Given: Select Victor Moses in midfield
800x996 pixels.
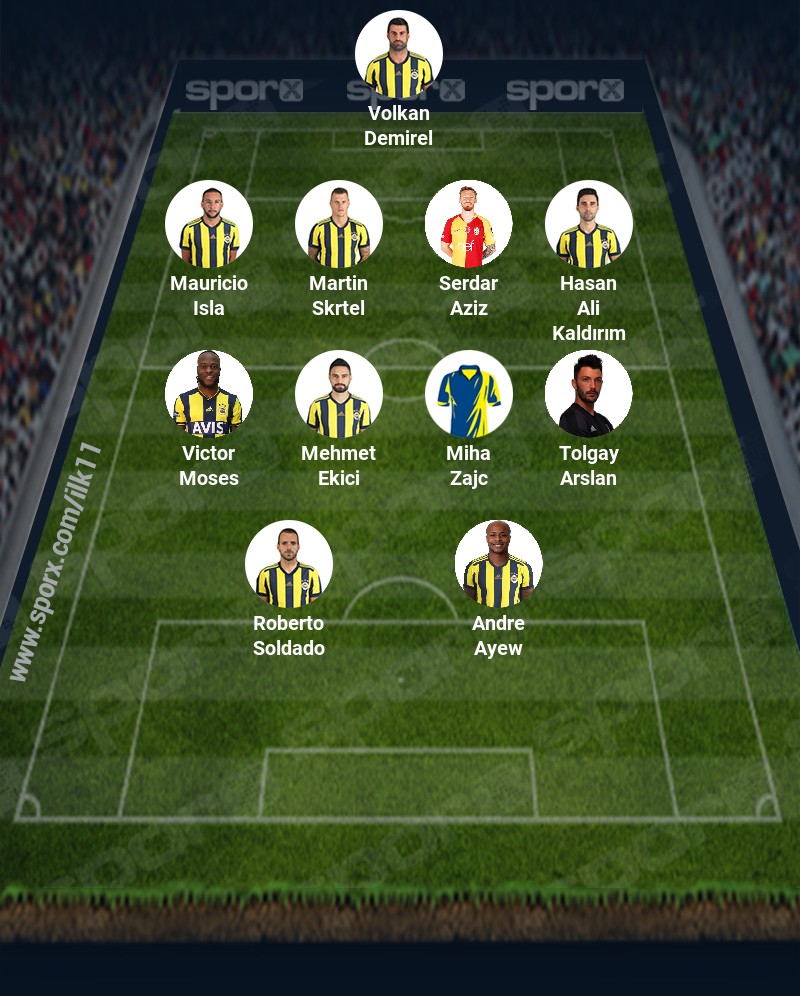Looking at the screenshot, I should pos(209,395).
